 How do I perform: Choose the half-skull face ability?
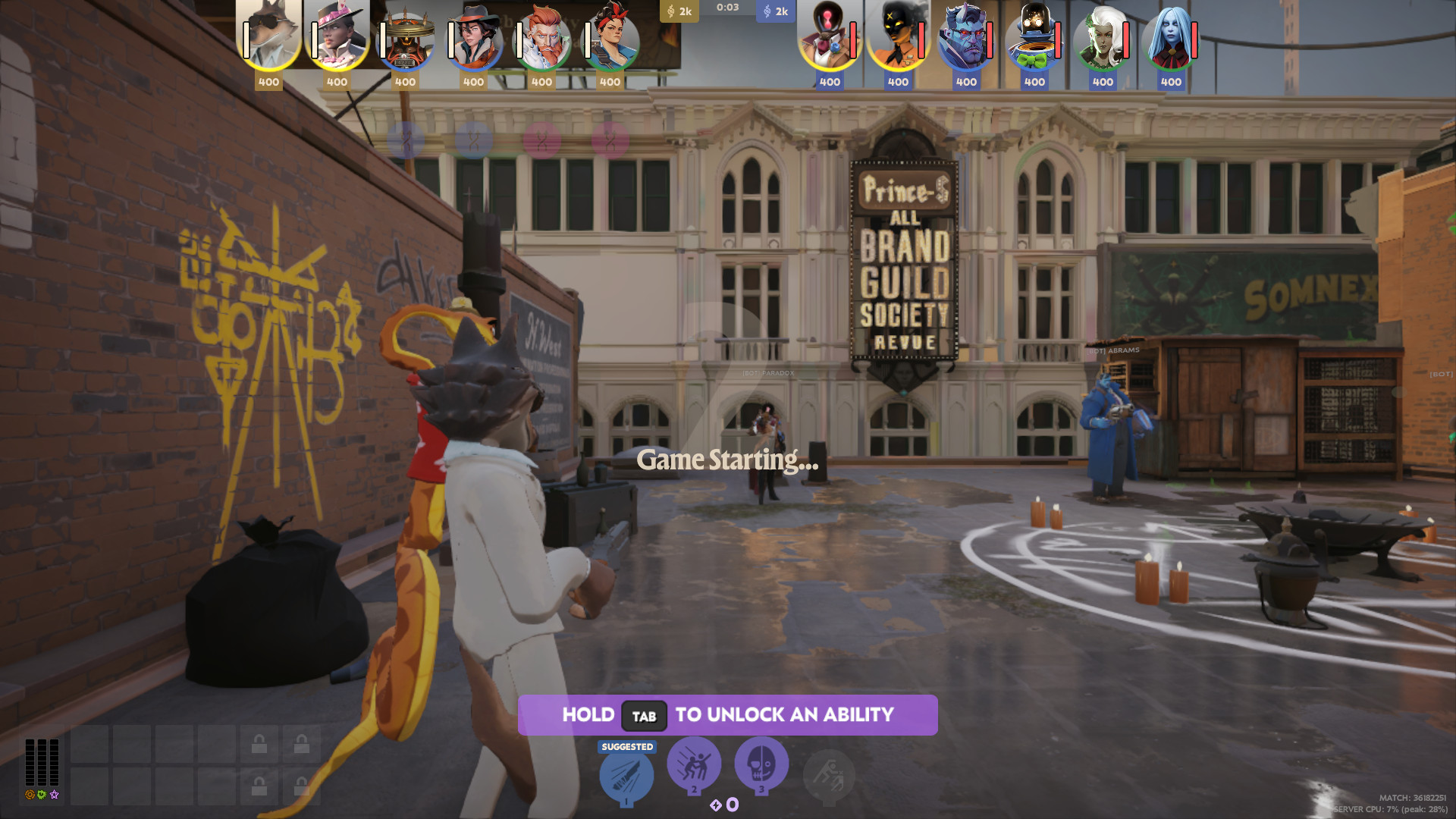pos(761,764)
